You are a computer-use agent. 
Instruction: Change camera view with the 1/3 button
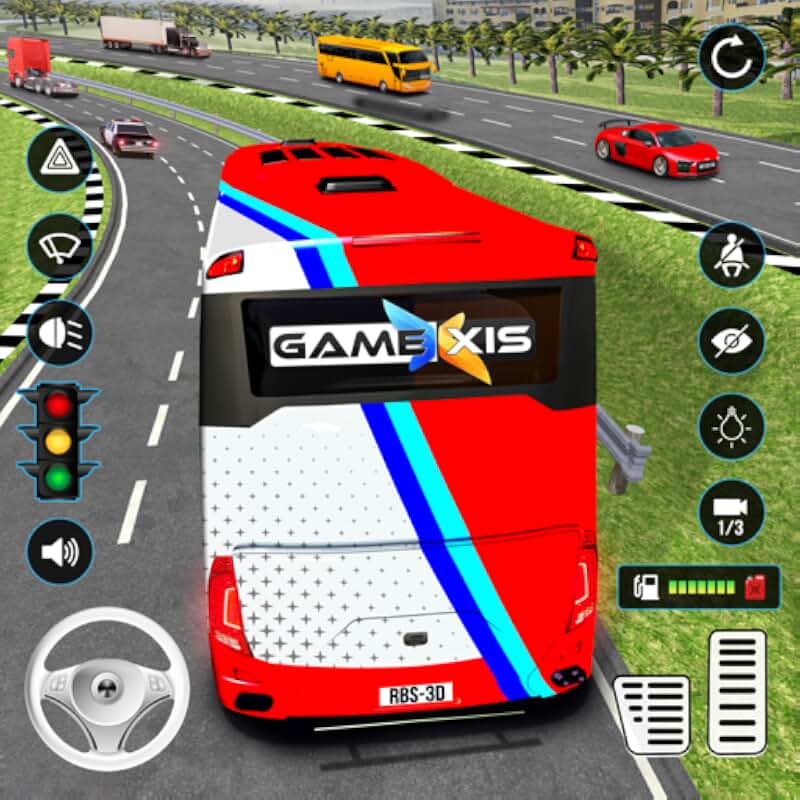pyautogui.click(x=732, y=513)
